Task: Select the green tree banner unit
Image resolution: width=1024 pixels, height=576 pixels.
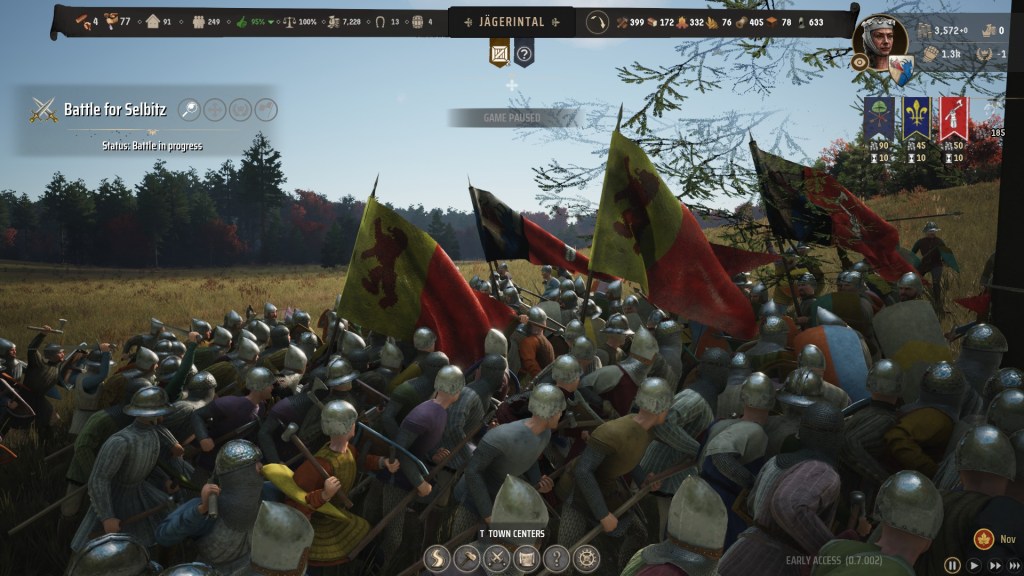Action: pyautogui.click(x=878, y=120)
